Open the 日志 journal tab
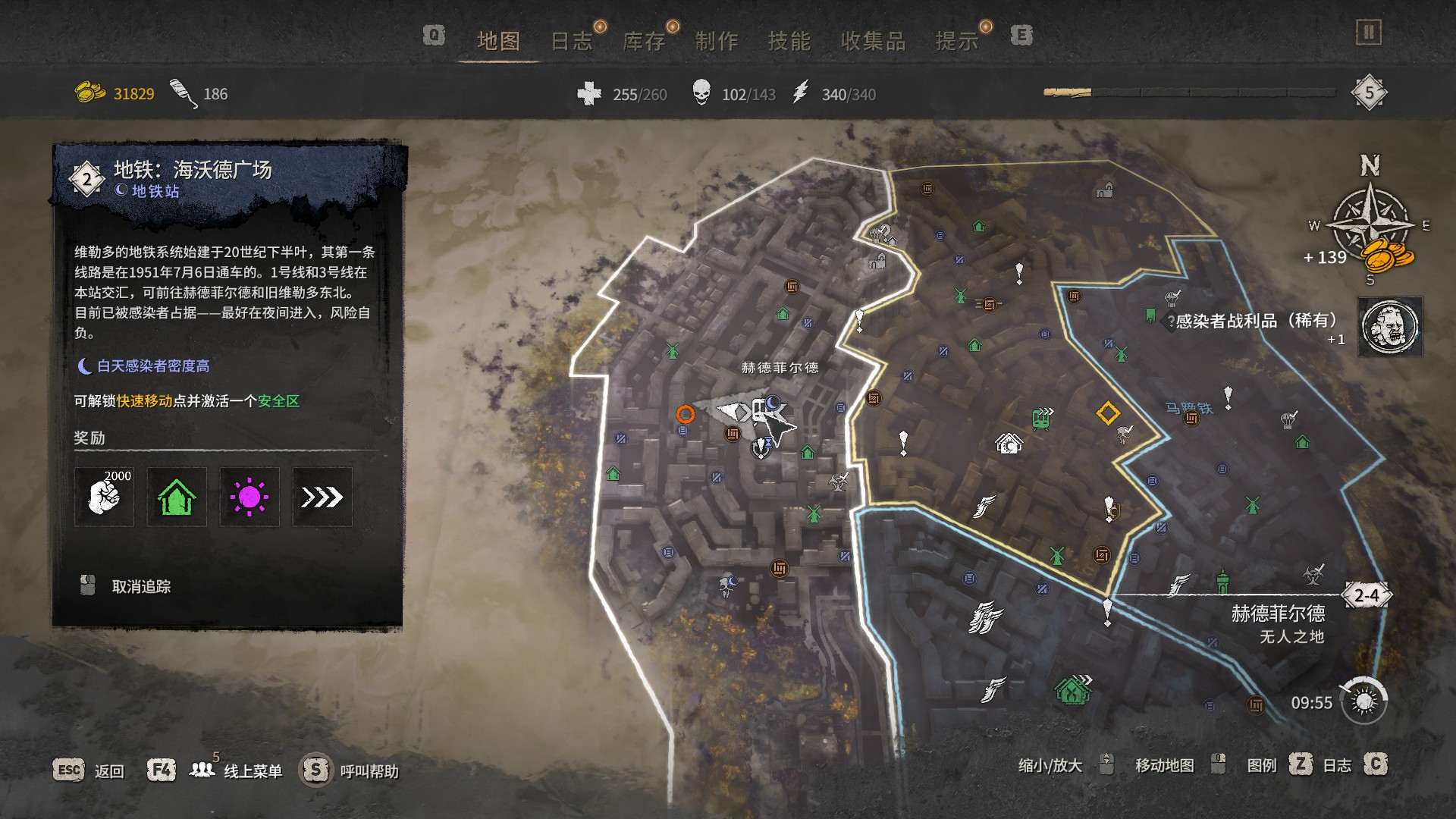 tap(571, 41)
